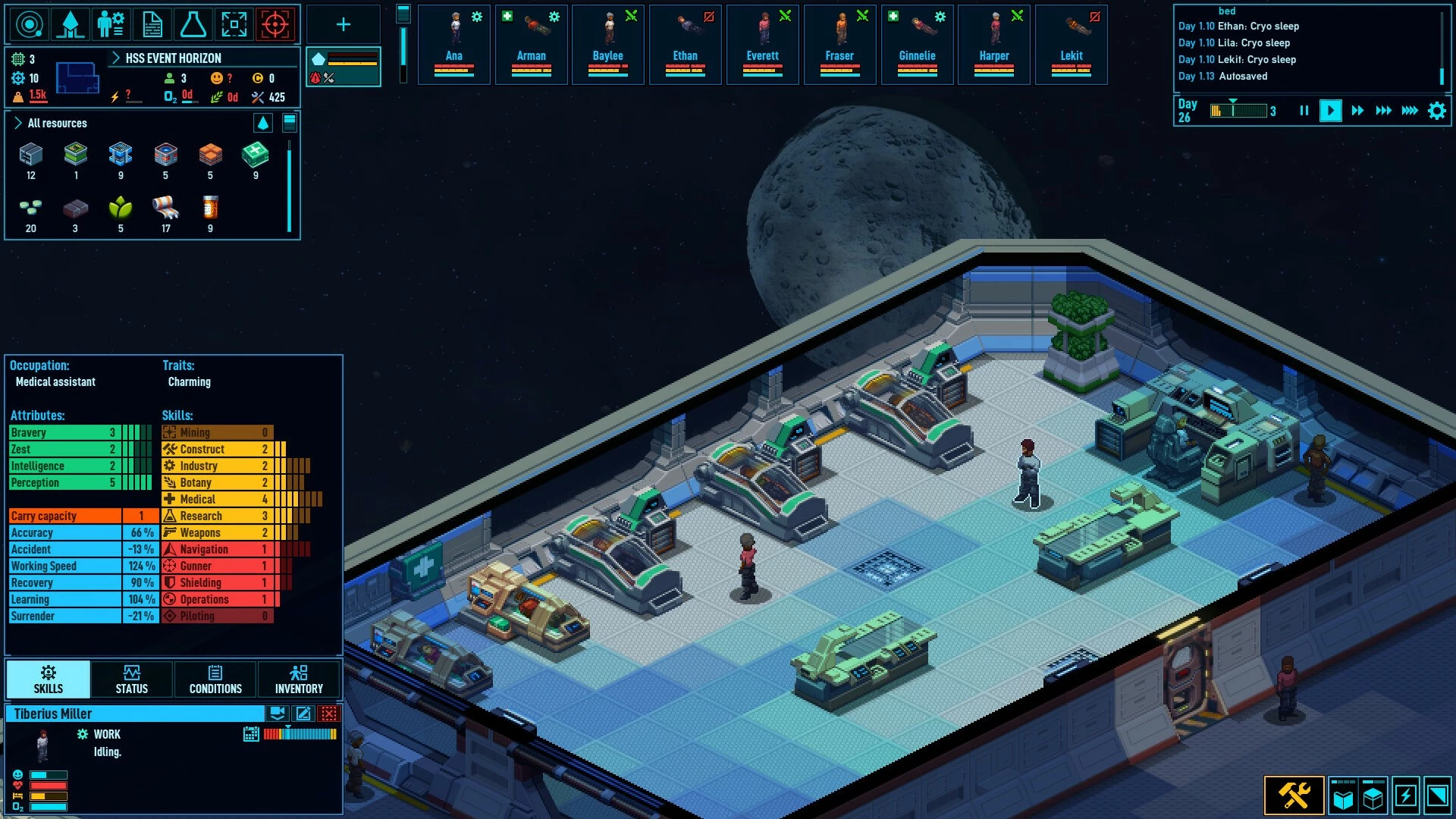Image resolution: width=1456 pixels, height=819 pixels.
Task: Set game speed to normal play
Action: pos(1330,111)
